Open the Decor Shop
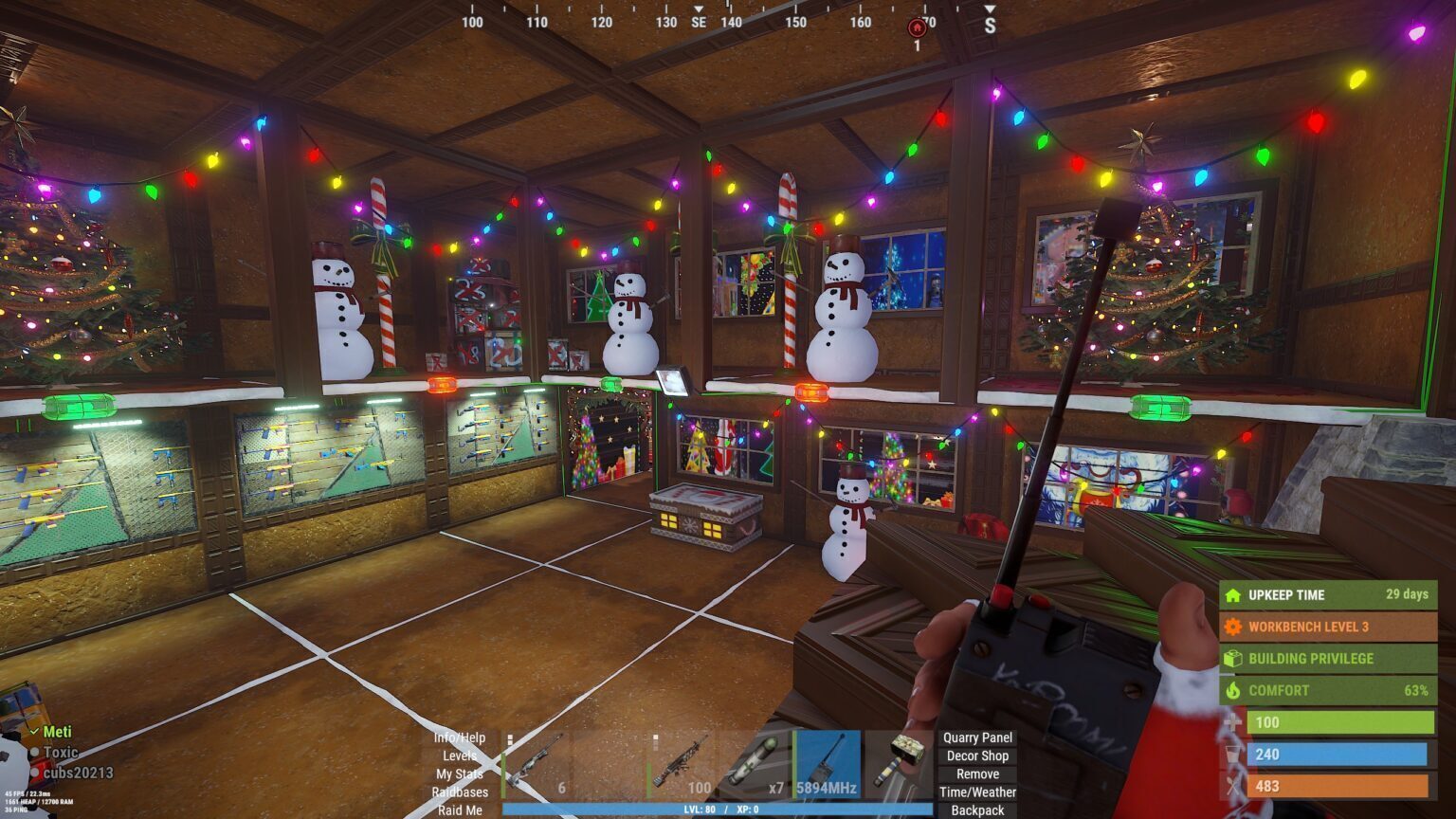The height and width of the screenshot is (819, 1456). [x=976, y=755]
